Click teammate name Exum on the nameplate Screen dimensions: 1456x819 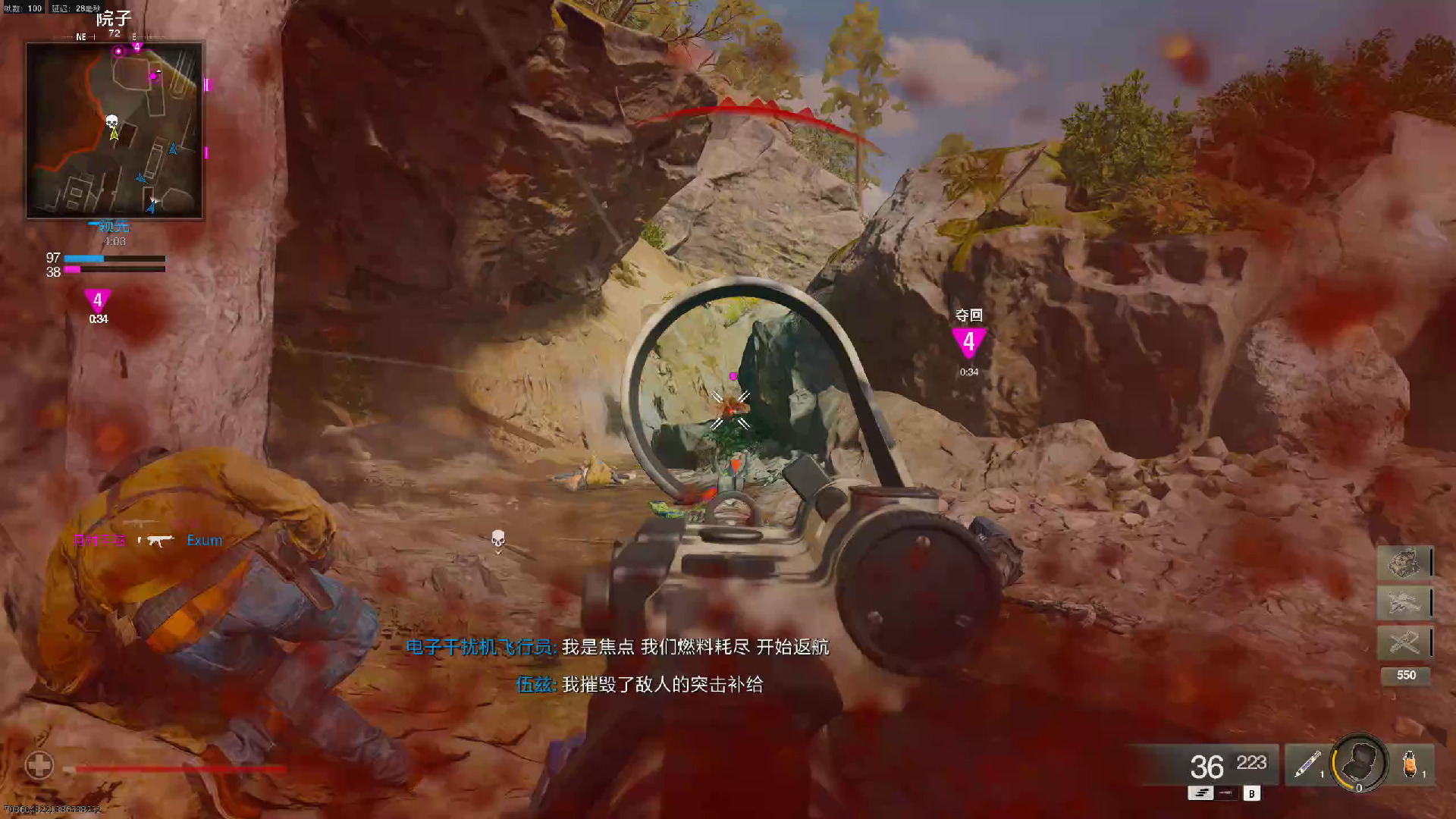pyautogui.click(x=203, y=540)
